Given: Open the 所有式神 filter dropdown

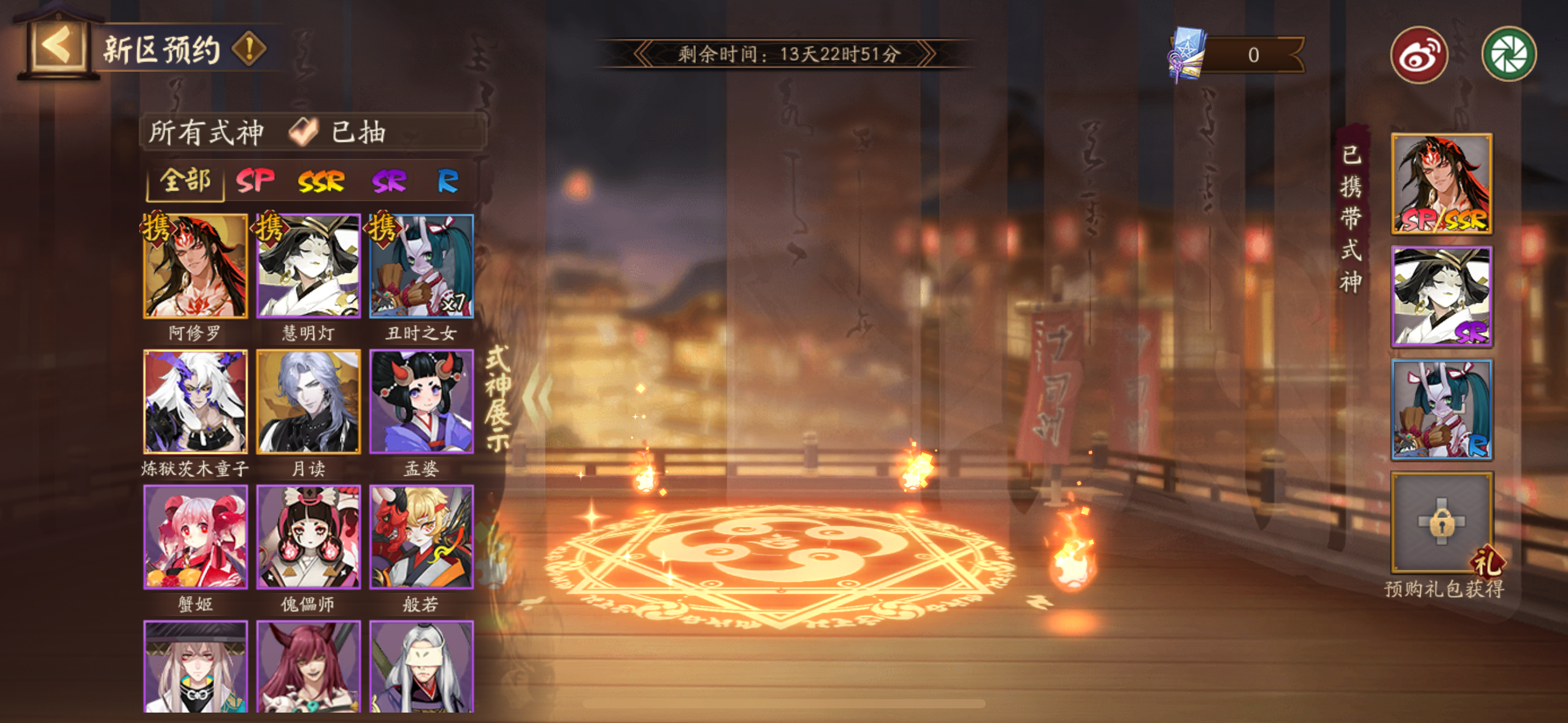Looking at the screenshot, I should coord(206,132).
